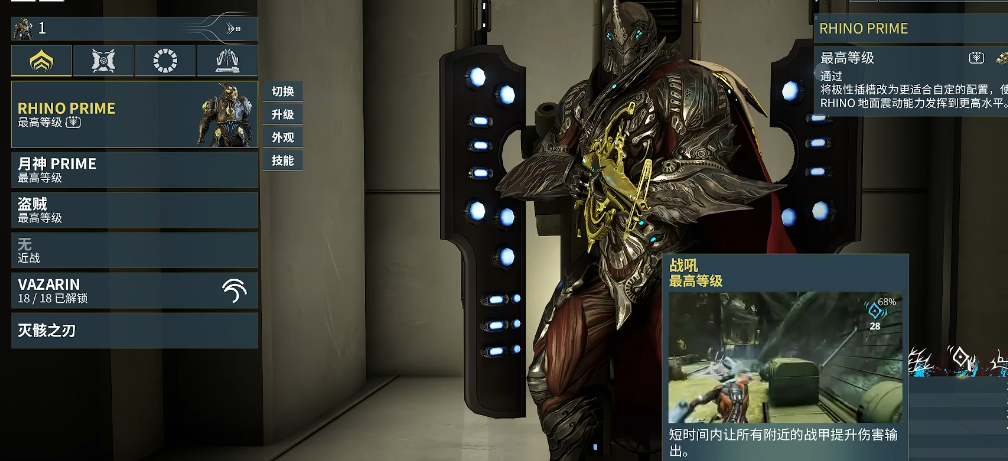Choose the 盗贼 secondary weapon slot
Viewport: 1008px width, 461px height.
(x=134, y=210)
